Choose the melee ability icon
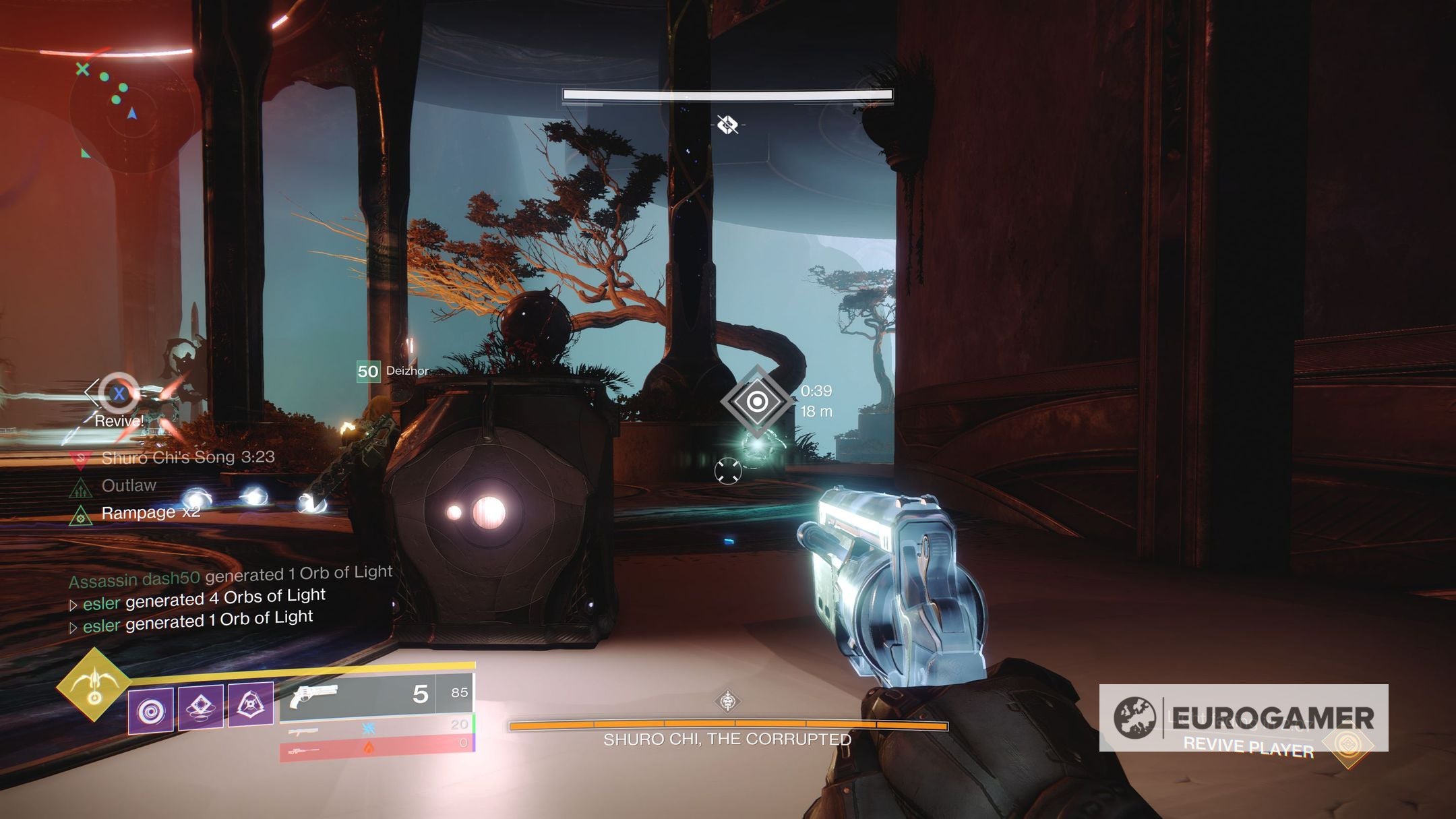The width and height of the screenshot is (1456, 819). click(x=200, y=706)
